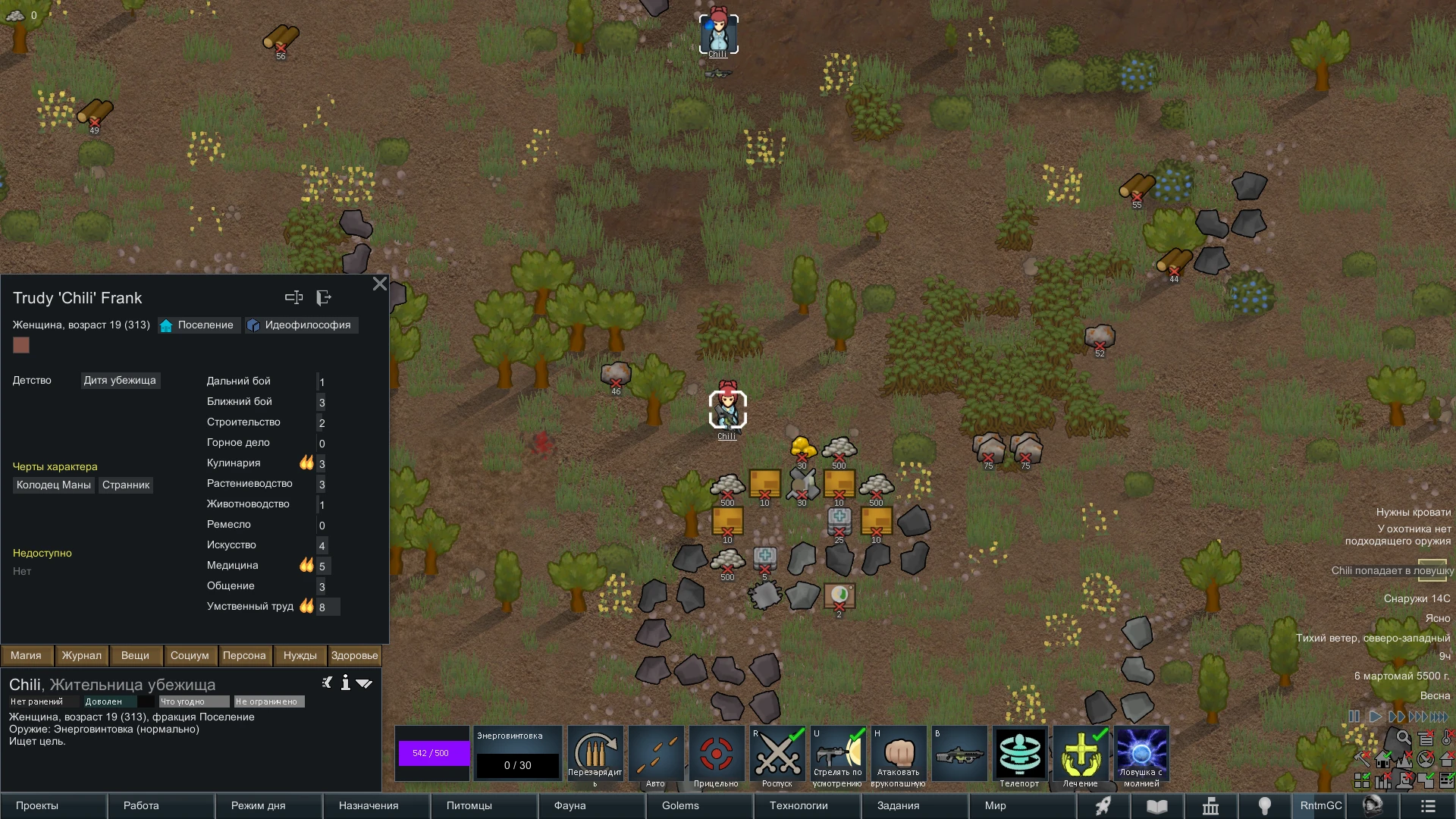Image resolution: width=1456 pixels, height=819 pixels.
Task: Open the colonist info 'i' icon
Action: pyautogui.click(x=346, y=682)
